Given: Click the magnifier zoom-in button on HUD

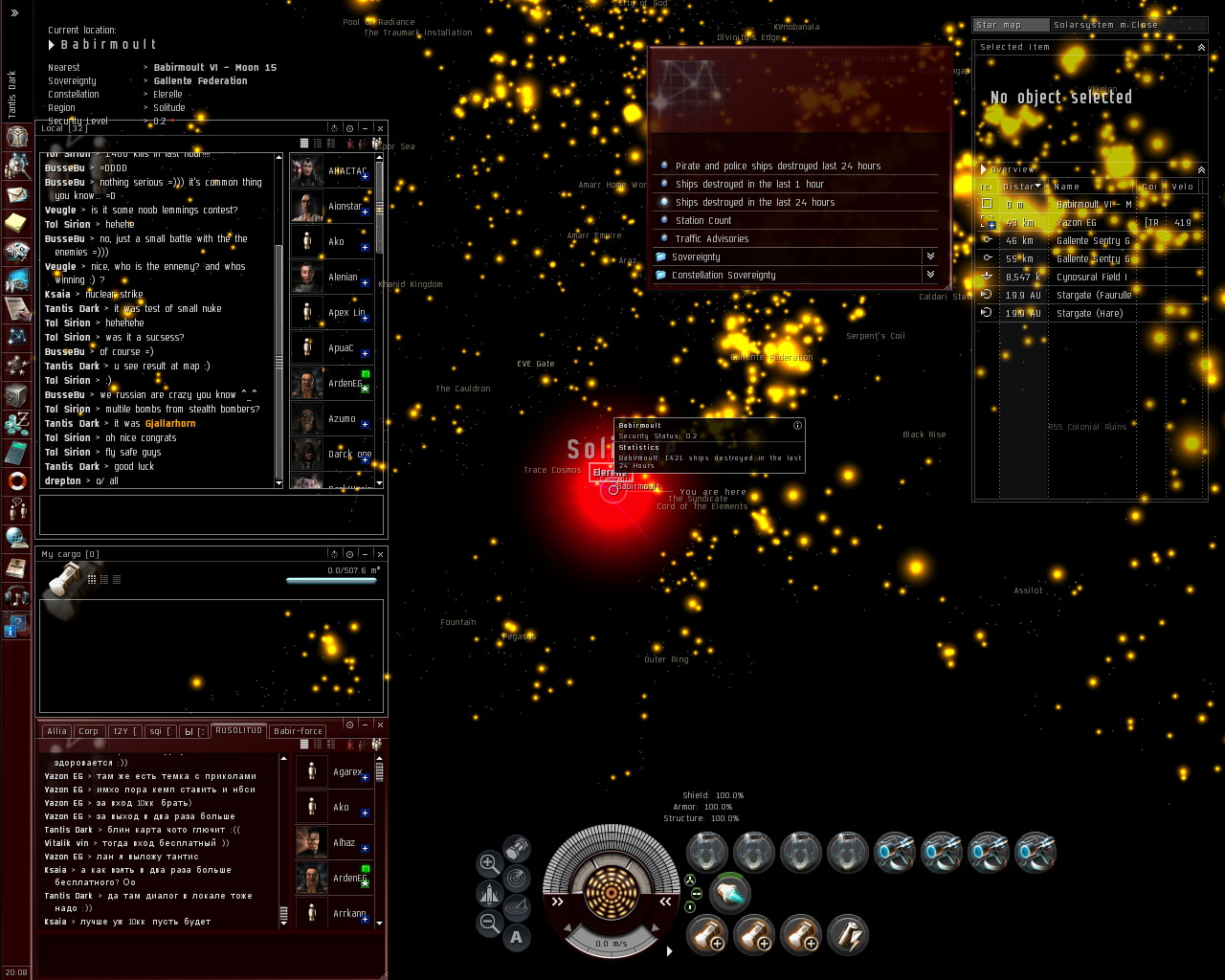Looking at the screenshot, I should pyautogui.click(x=489, y=862).
